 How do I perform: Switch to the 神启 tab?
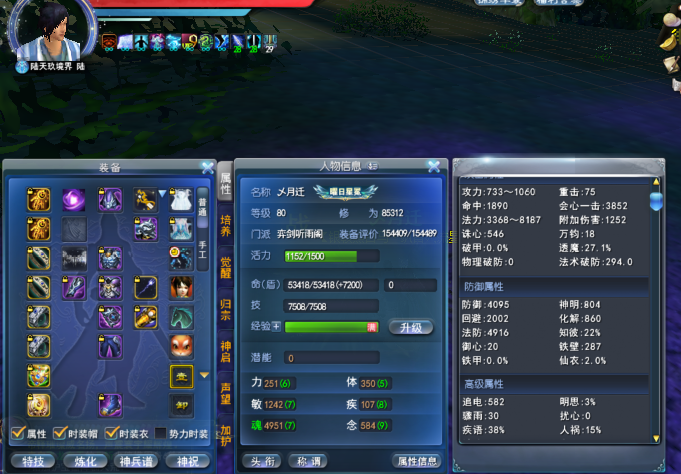tap(225, 350)
